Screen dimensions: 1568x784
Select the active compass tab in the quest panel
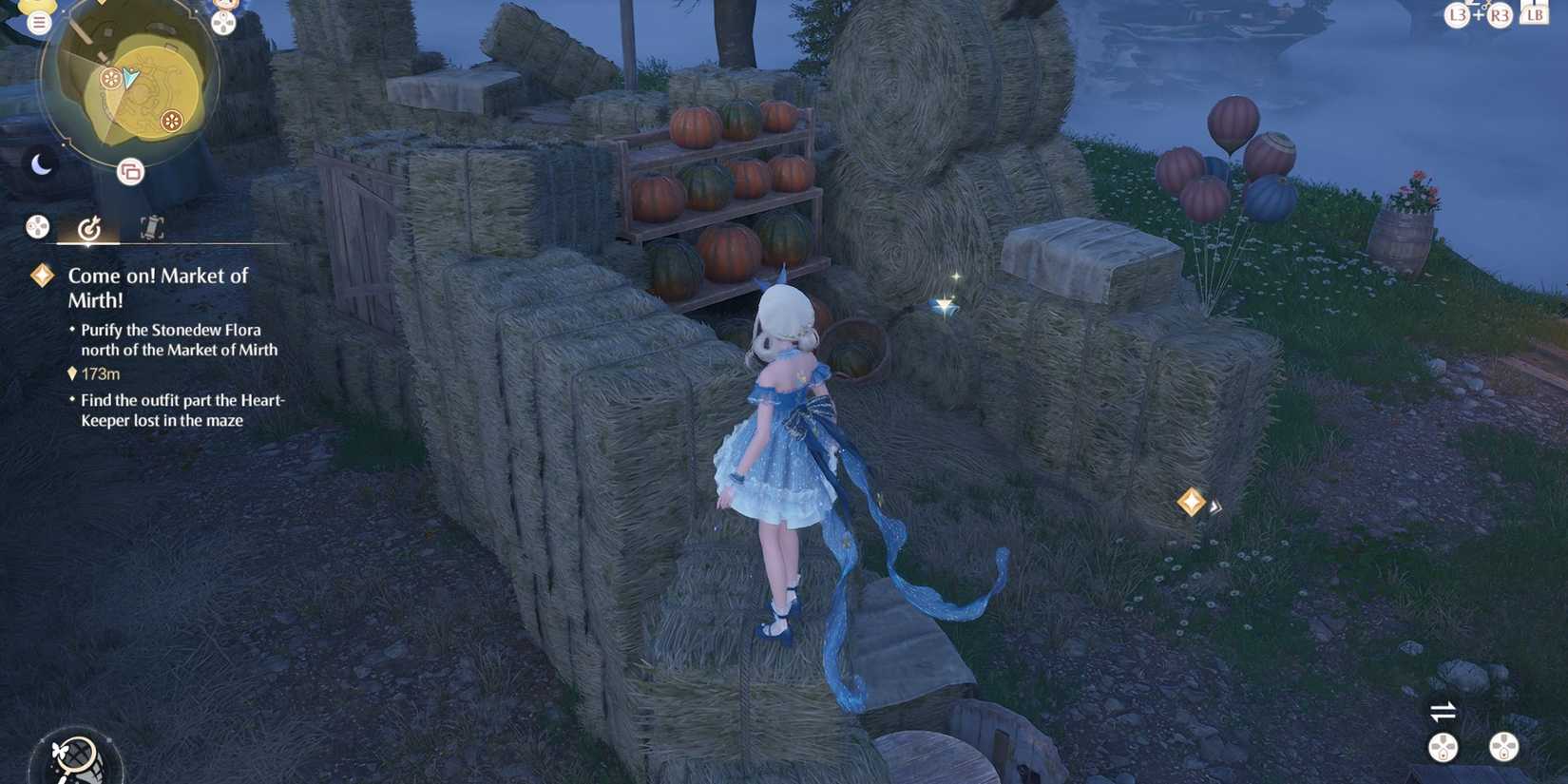click(90, 226)
